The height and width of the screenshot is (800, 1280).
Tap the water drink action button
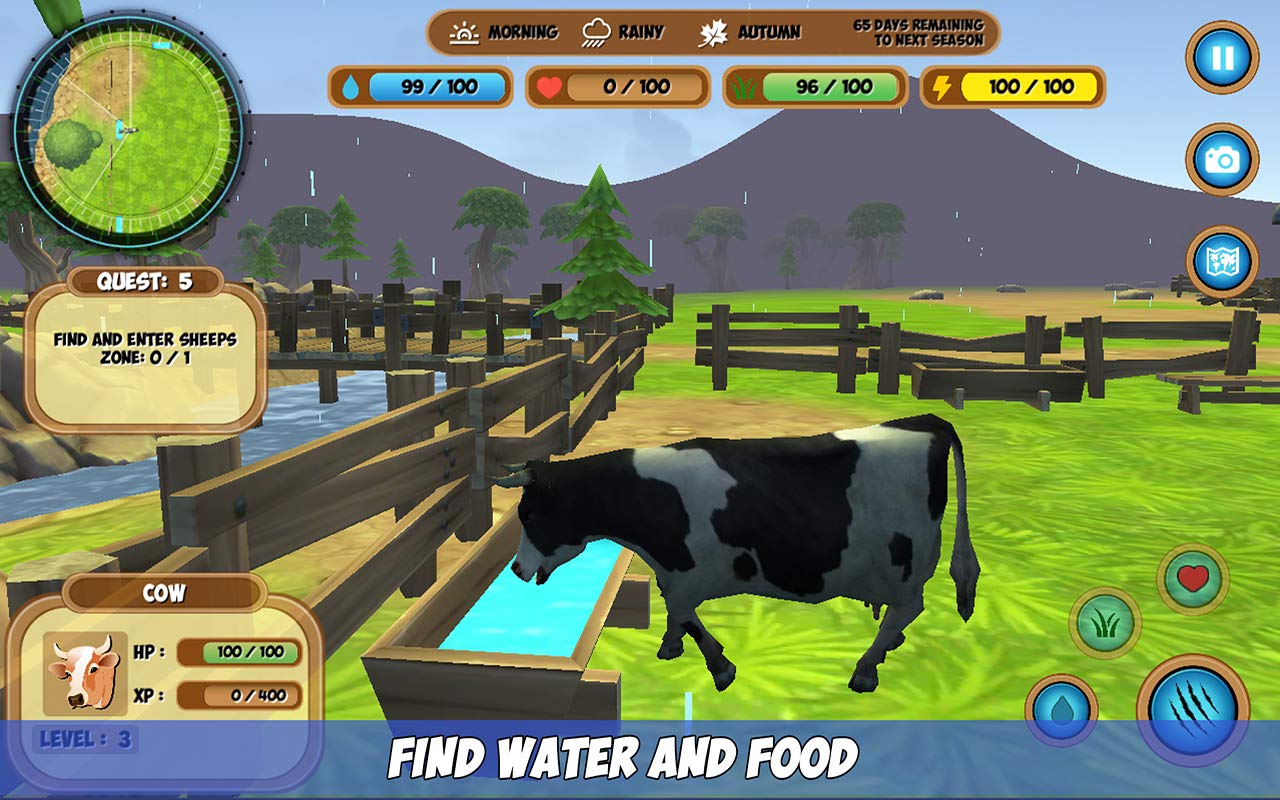pyautogui.click(x=1063, y=707)
